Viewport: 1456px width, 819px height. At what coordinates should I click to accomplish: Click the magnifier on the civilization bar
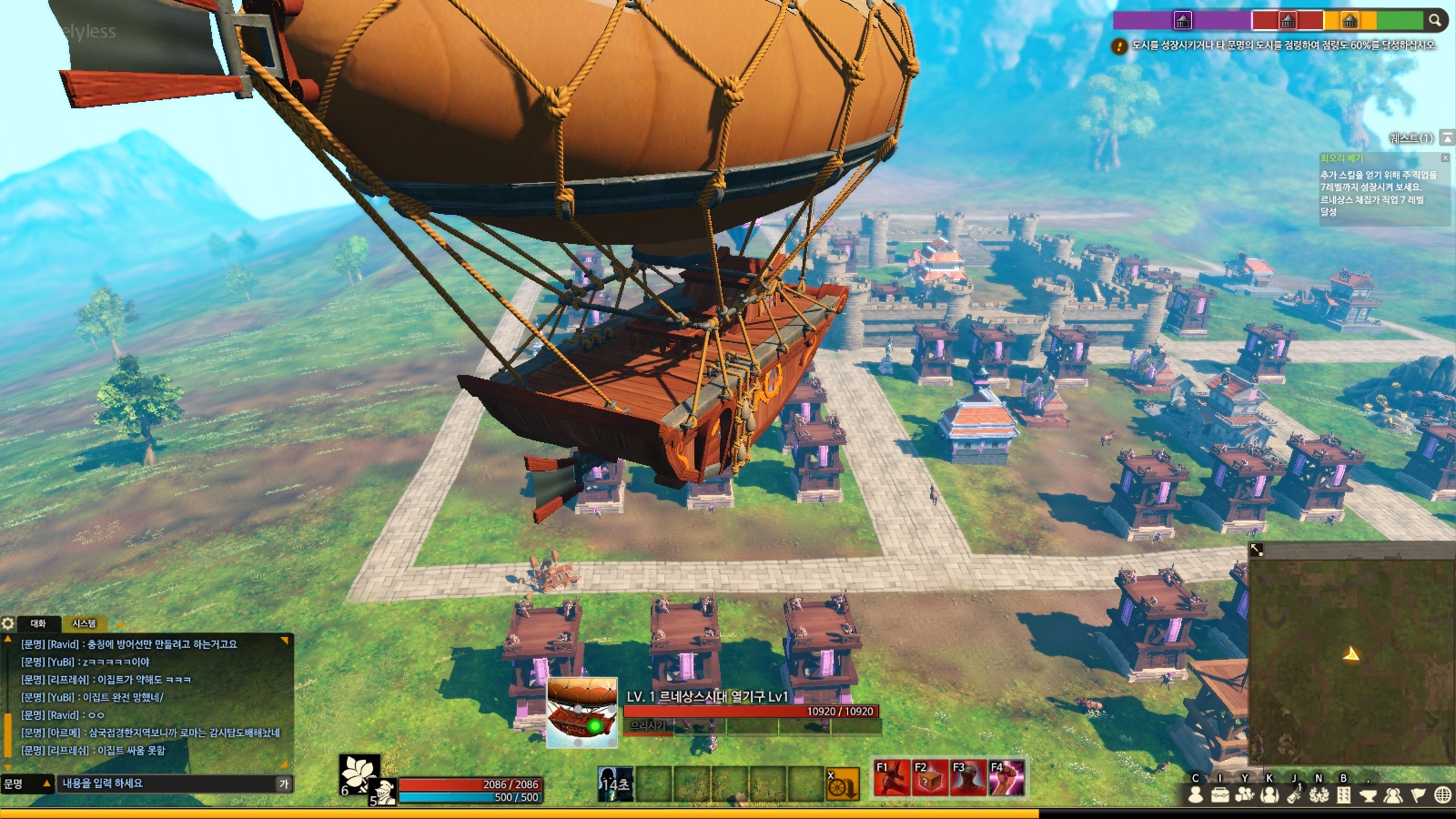tap(1435, 19)
